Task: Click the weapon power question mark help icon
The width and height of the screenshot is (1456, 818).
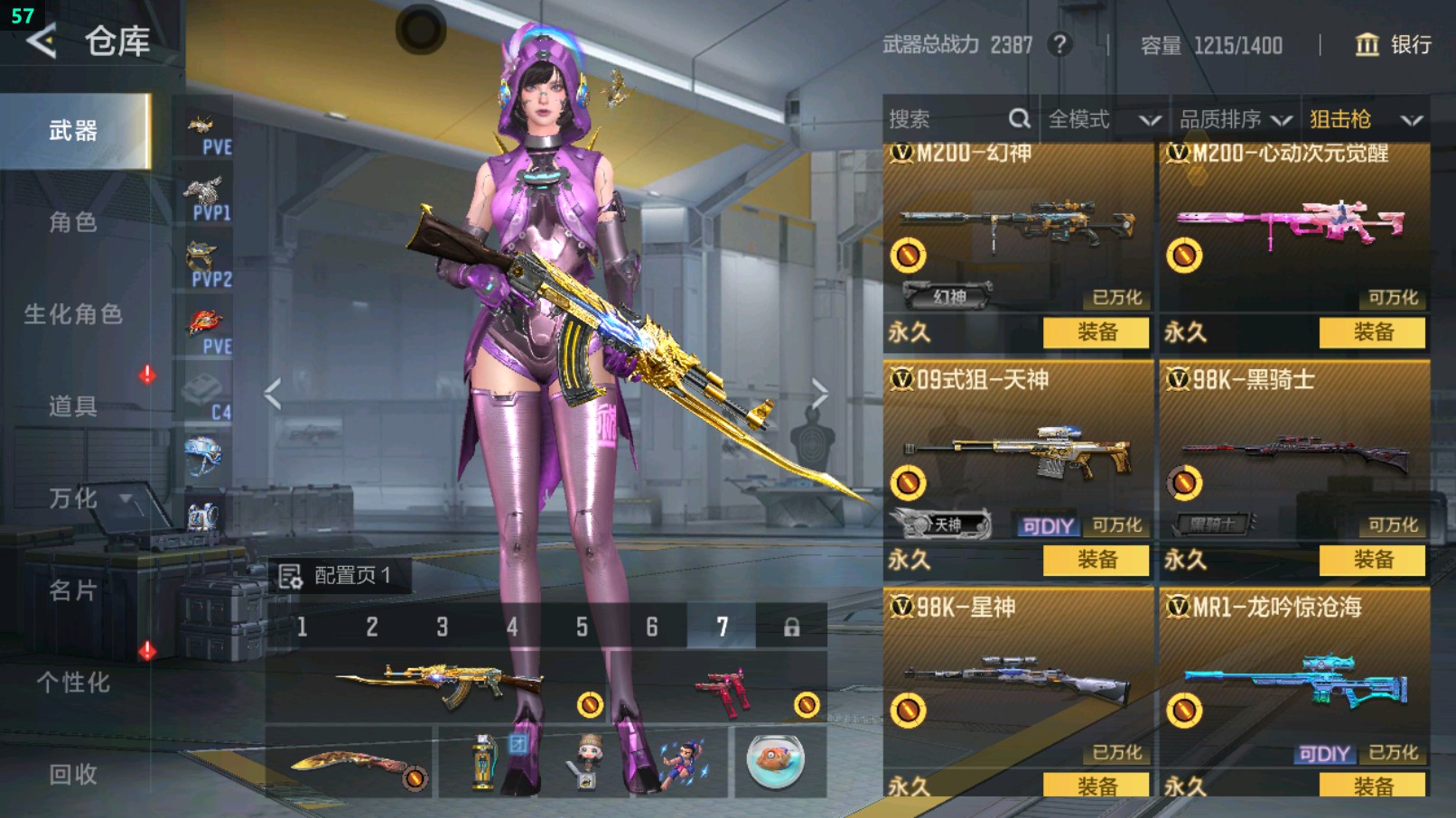Action: tap(1059, 44)
